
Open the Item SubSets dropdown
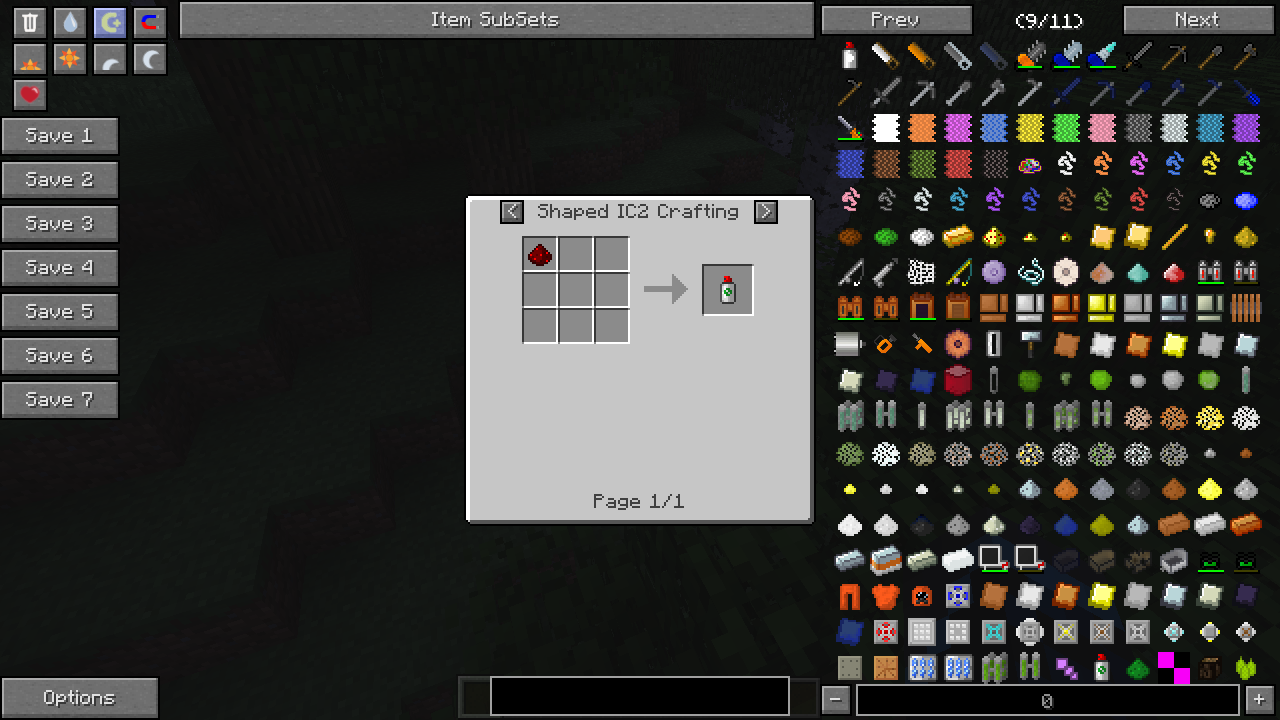[x=496, y=20]
